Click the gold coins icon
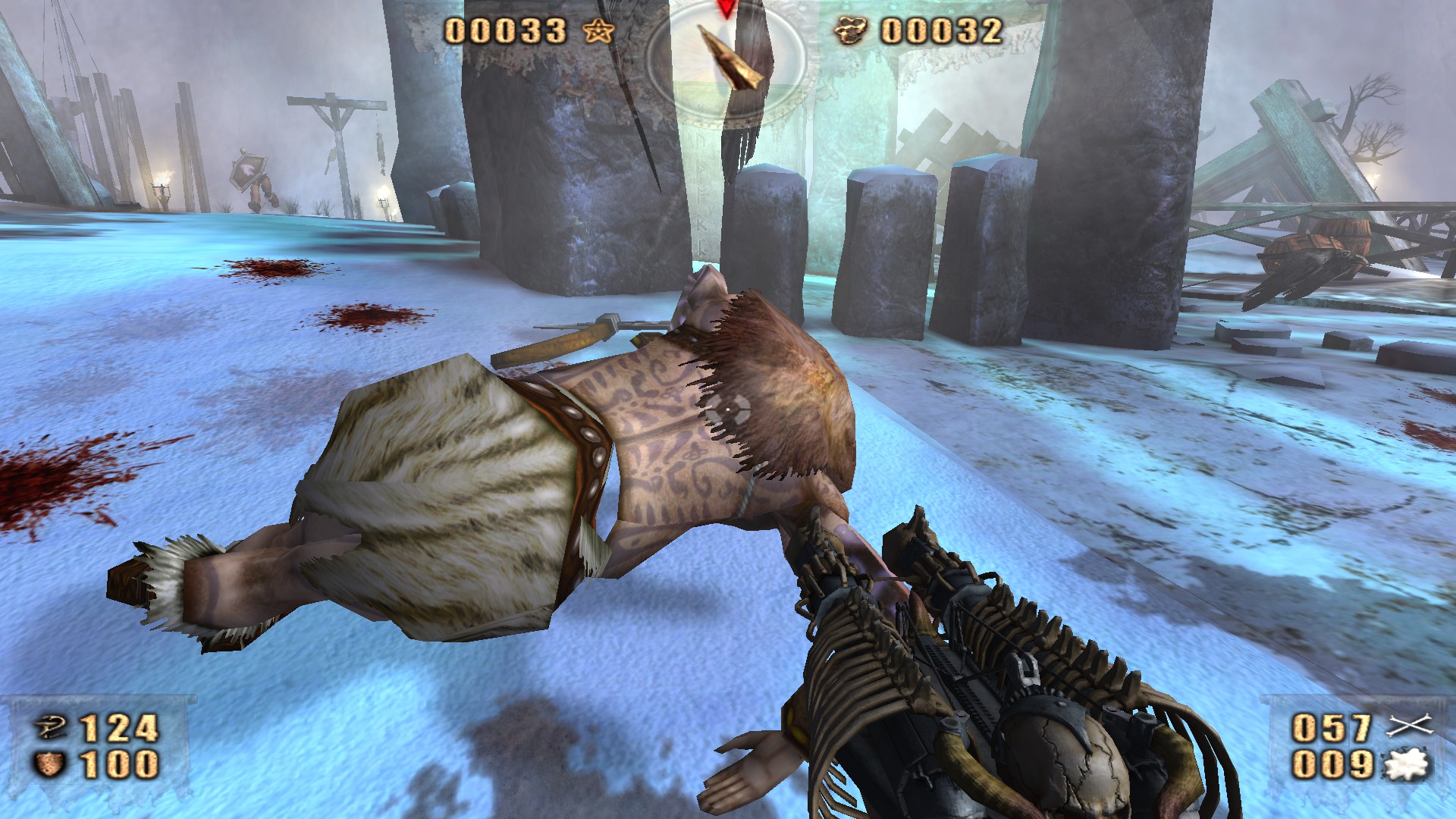The width and height of the screenshot is (1456, 819). tap(852, 31)
